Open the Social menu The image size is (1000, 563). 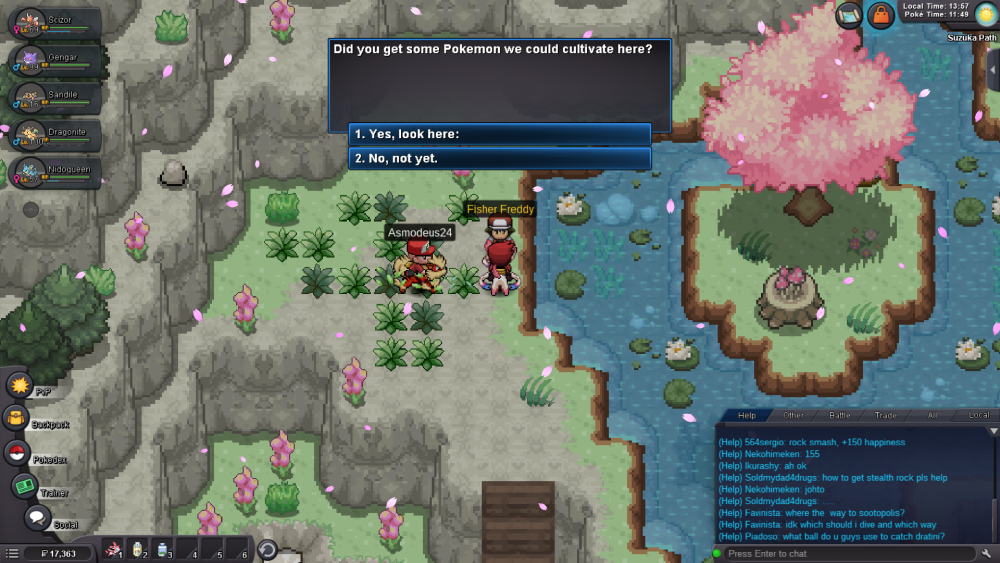point(38,518)
